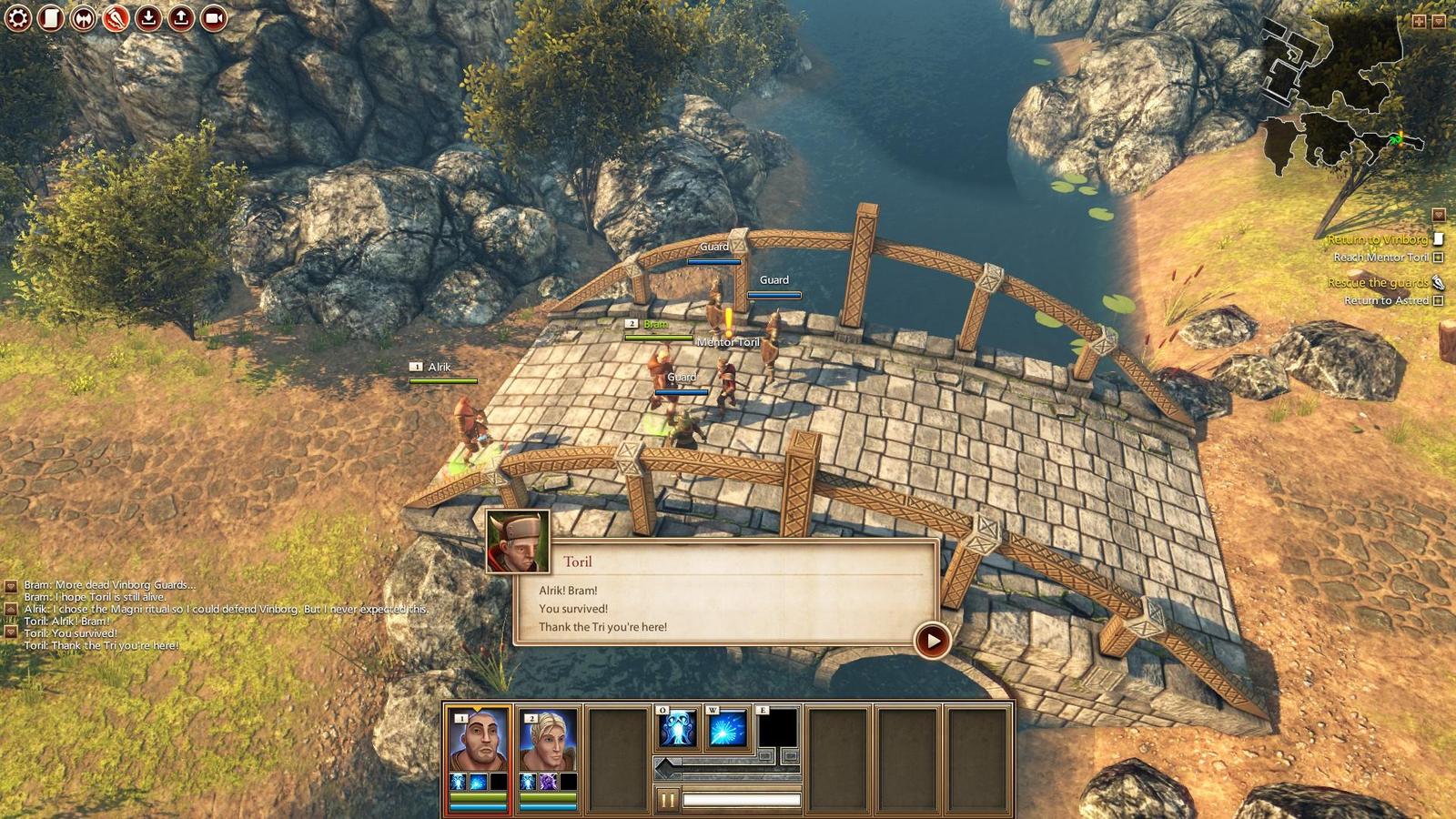Image resolution: width=1456 pixels, height=819 pixels.
Task: Expand the minimap with the plus button
Action: coord(1419,20)
